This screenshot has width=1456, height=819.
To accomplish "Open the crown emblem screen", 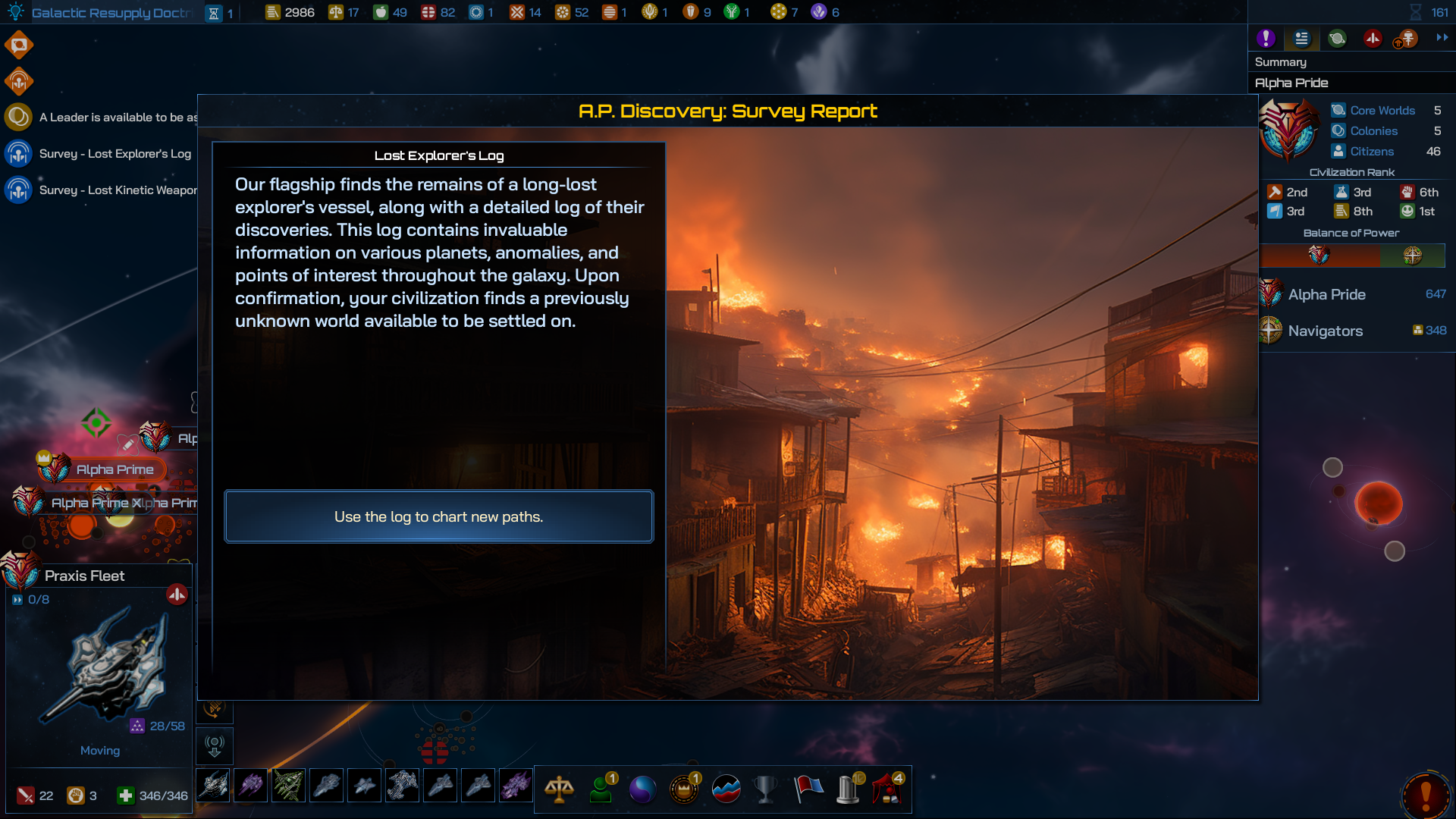I will point(684,789).
